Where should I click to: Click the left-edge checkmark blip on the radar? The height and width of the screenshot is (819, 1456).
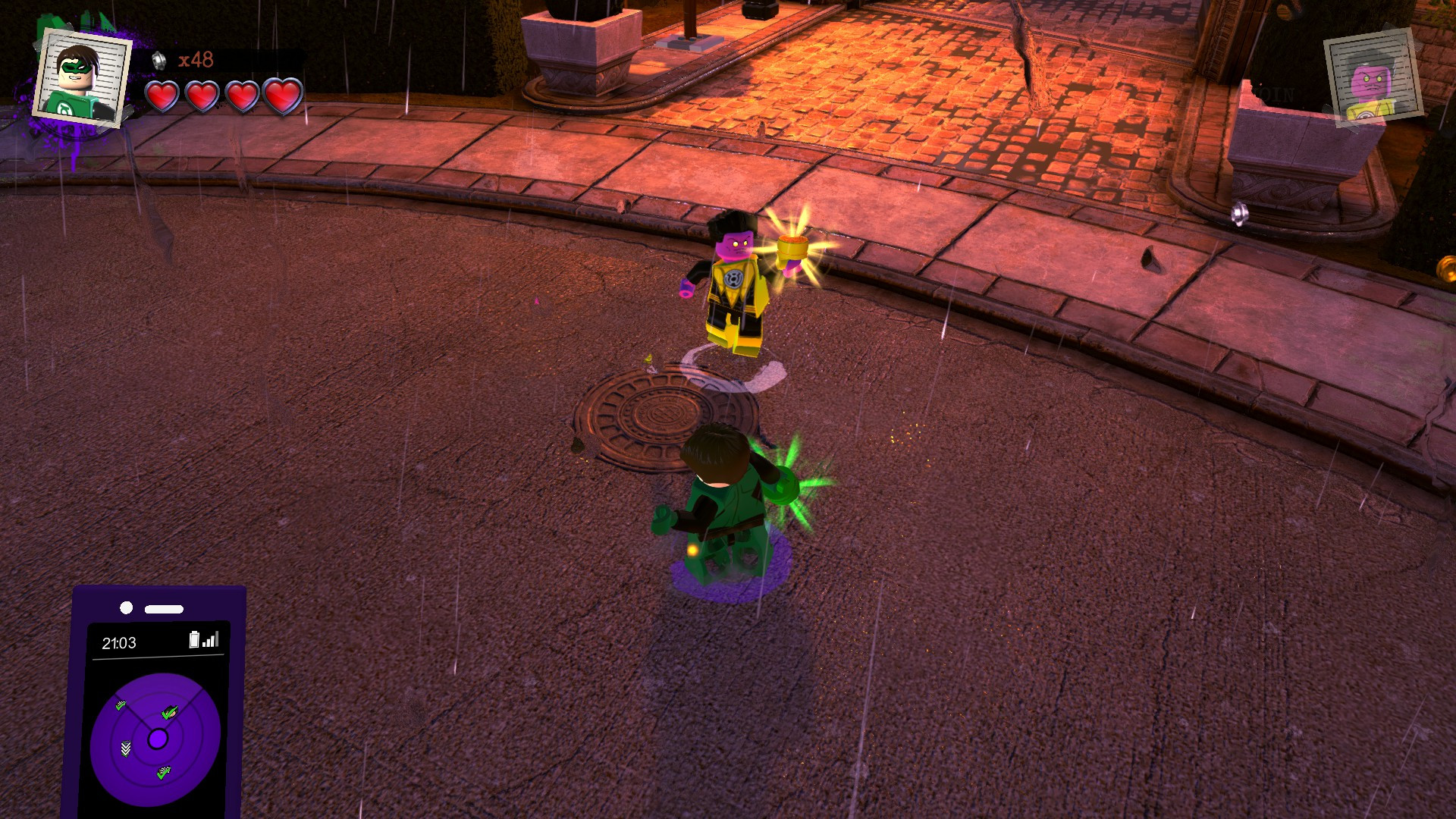(x=120, y=705)
